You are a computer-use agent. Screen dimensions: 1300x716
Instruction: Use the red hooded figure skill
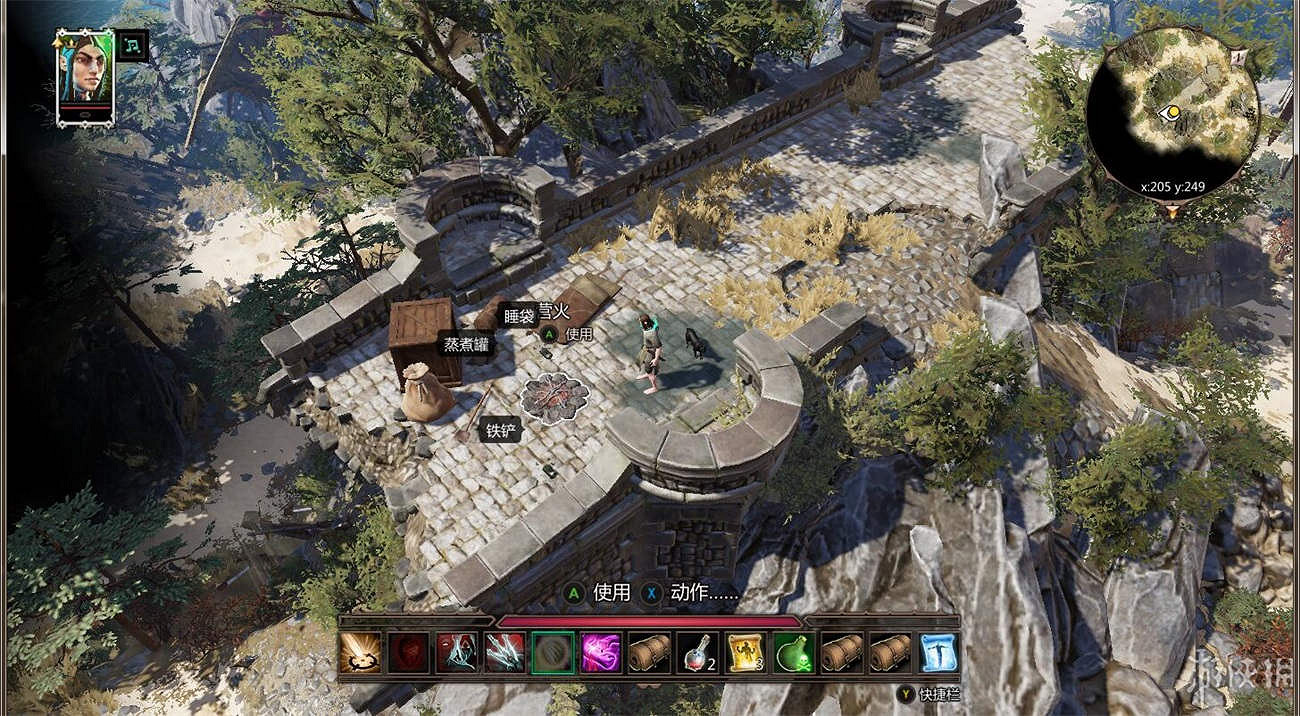click(x=456, y=652)
